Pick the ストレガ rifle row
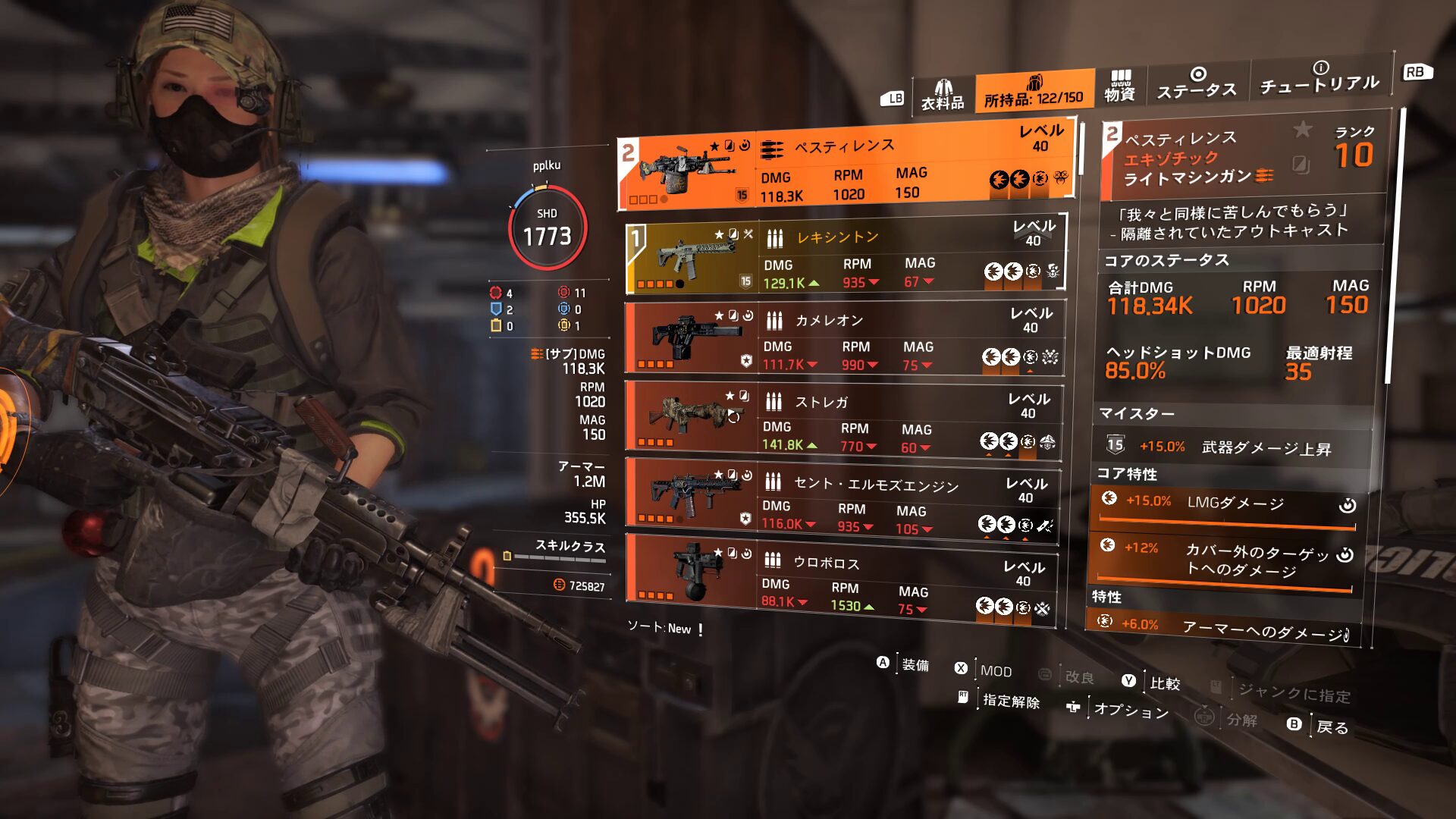The height and width of the screenshot is (819, 1456). coord(843,421)
